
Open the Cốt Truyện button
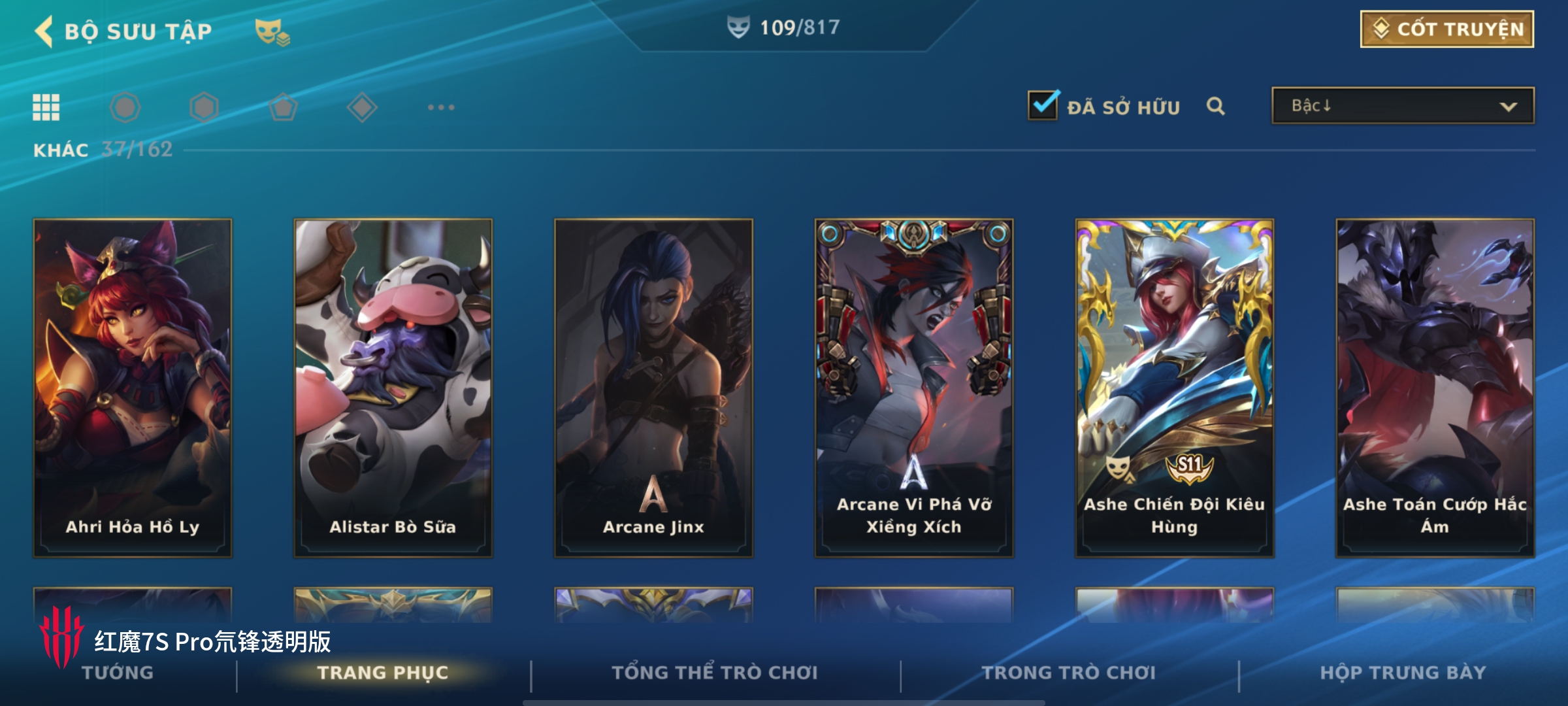1446,29
